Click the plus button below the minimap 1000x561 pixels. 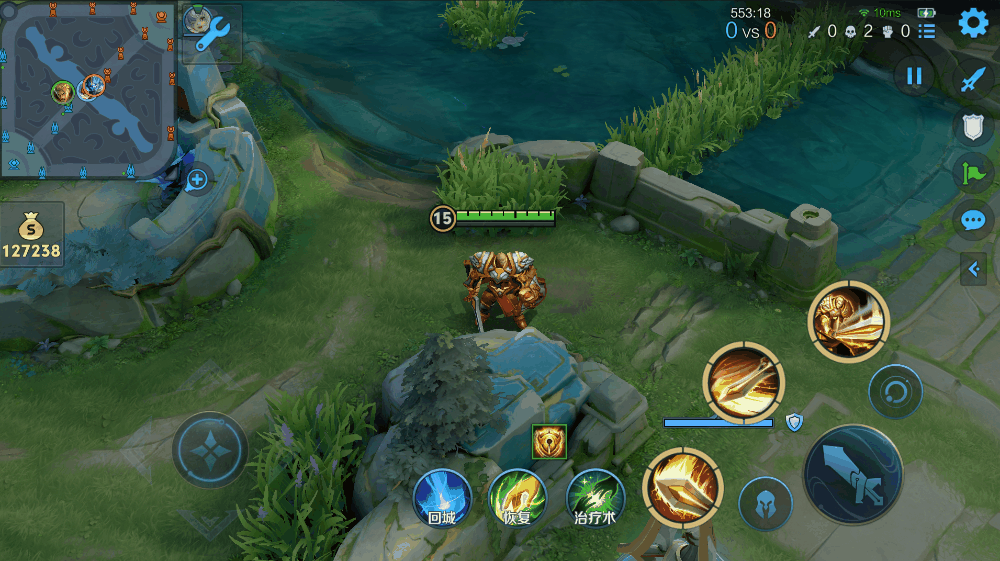pyautogui.click(x=197, y=180)
